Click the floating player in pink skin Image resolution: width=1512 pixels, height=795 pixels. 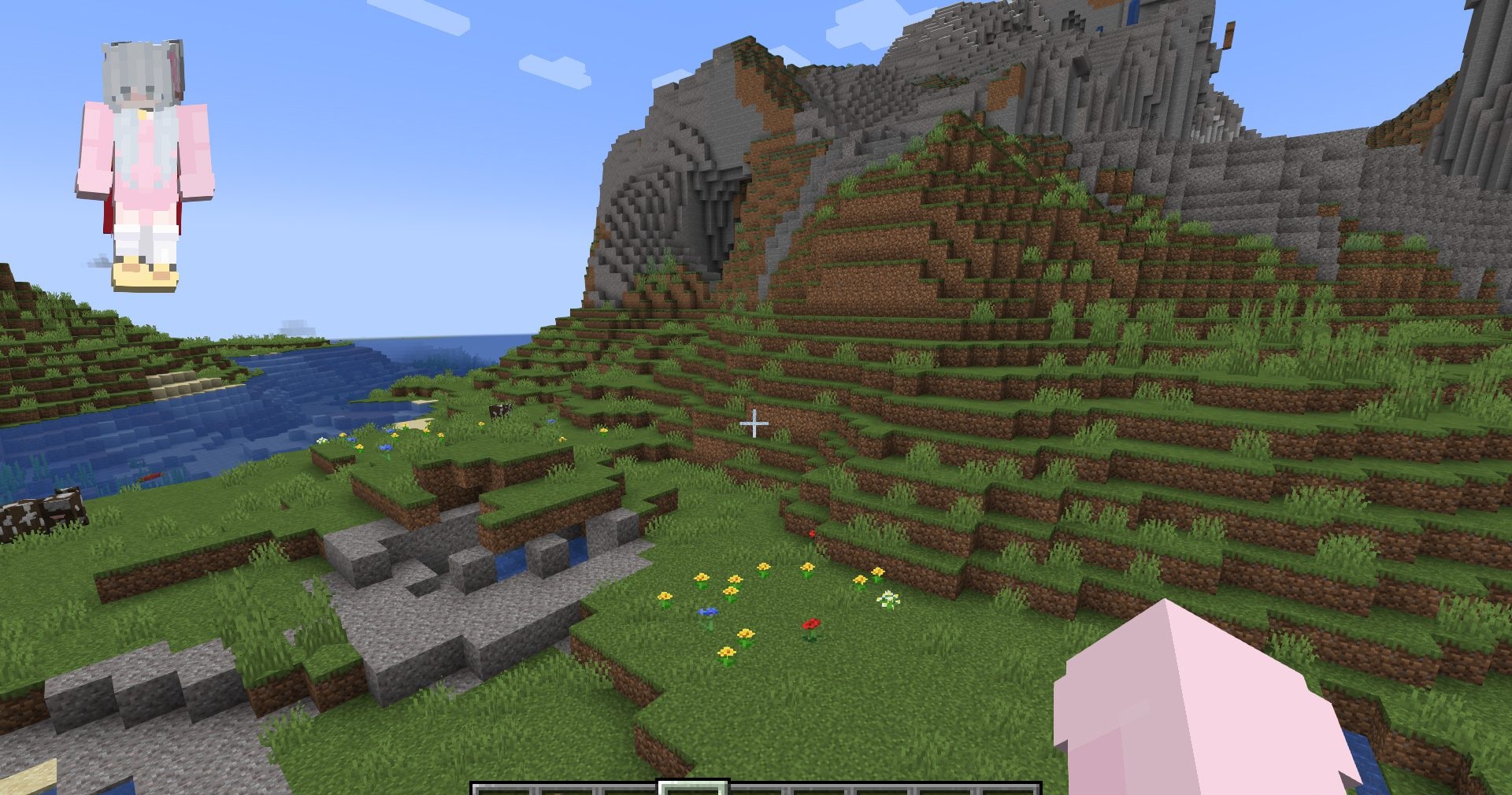[x=142, y=157]
